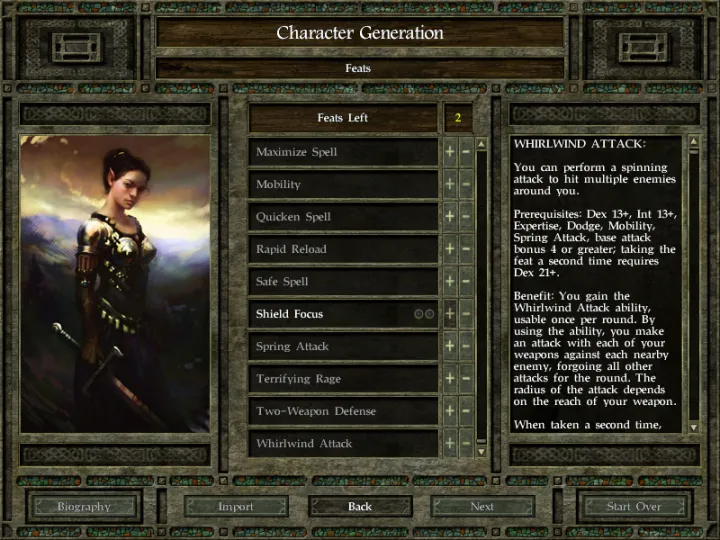Select the Safe Spell feat row

tap(342, 282)
